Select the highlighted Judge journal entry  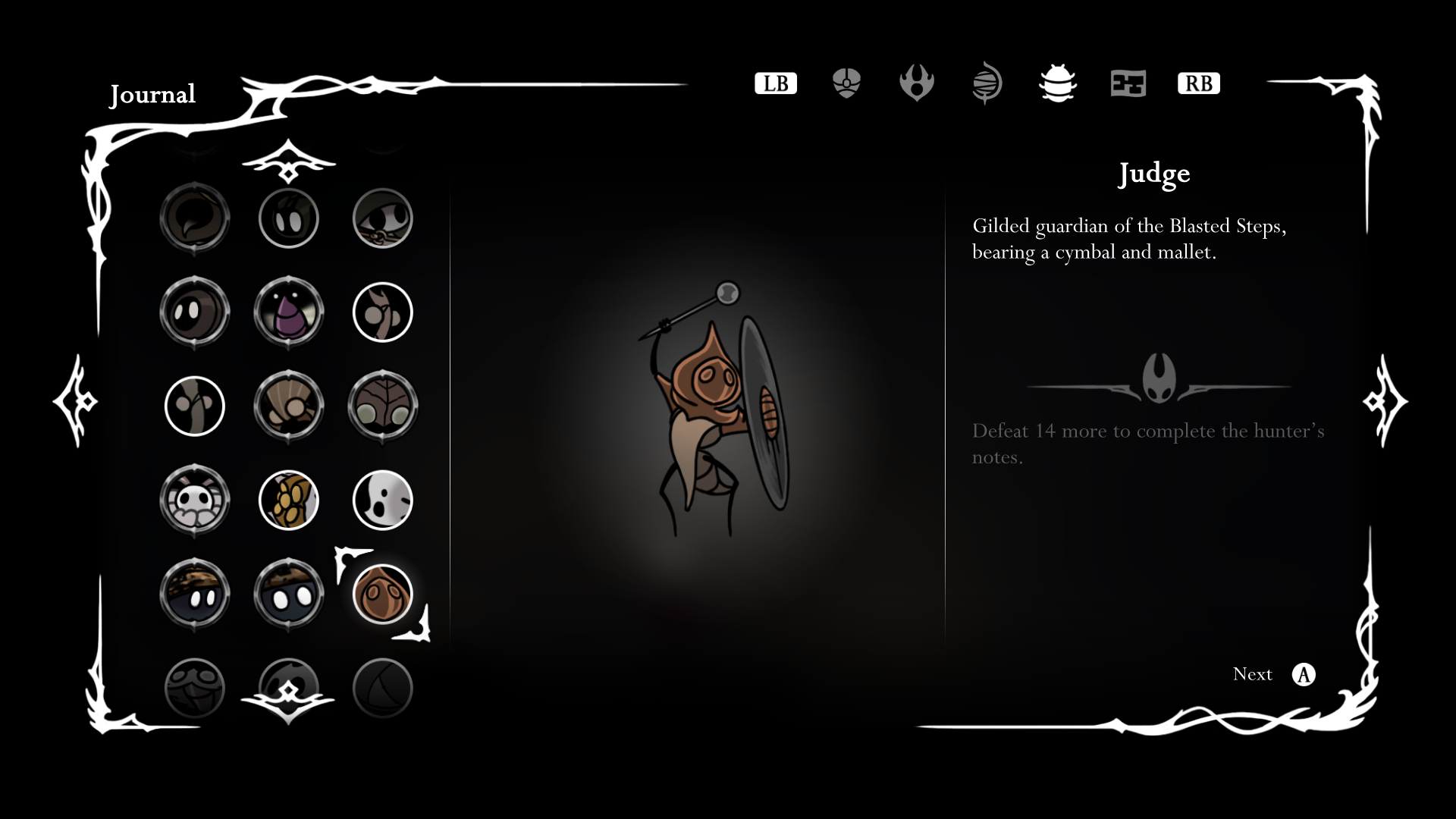pos(382,594)
